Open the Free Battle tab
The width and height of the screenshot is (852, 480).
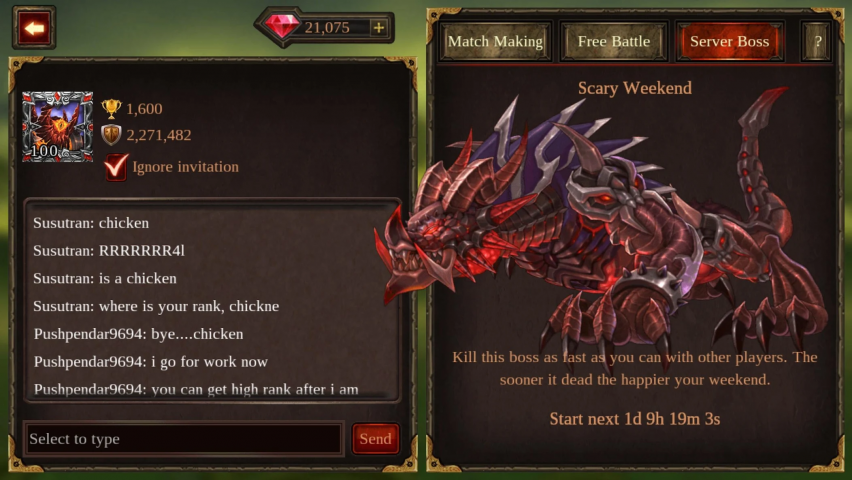[613, 42]
